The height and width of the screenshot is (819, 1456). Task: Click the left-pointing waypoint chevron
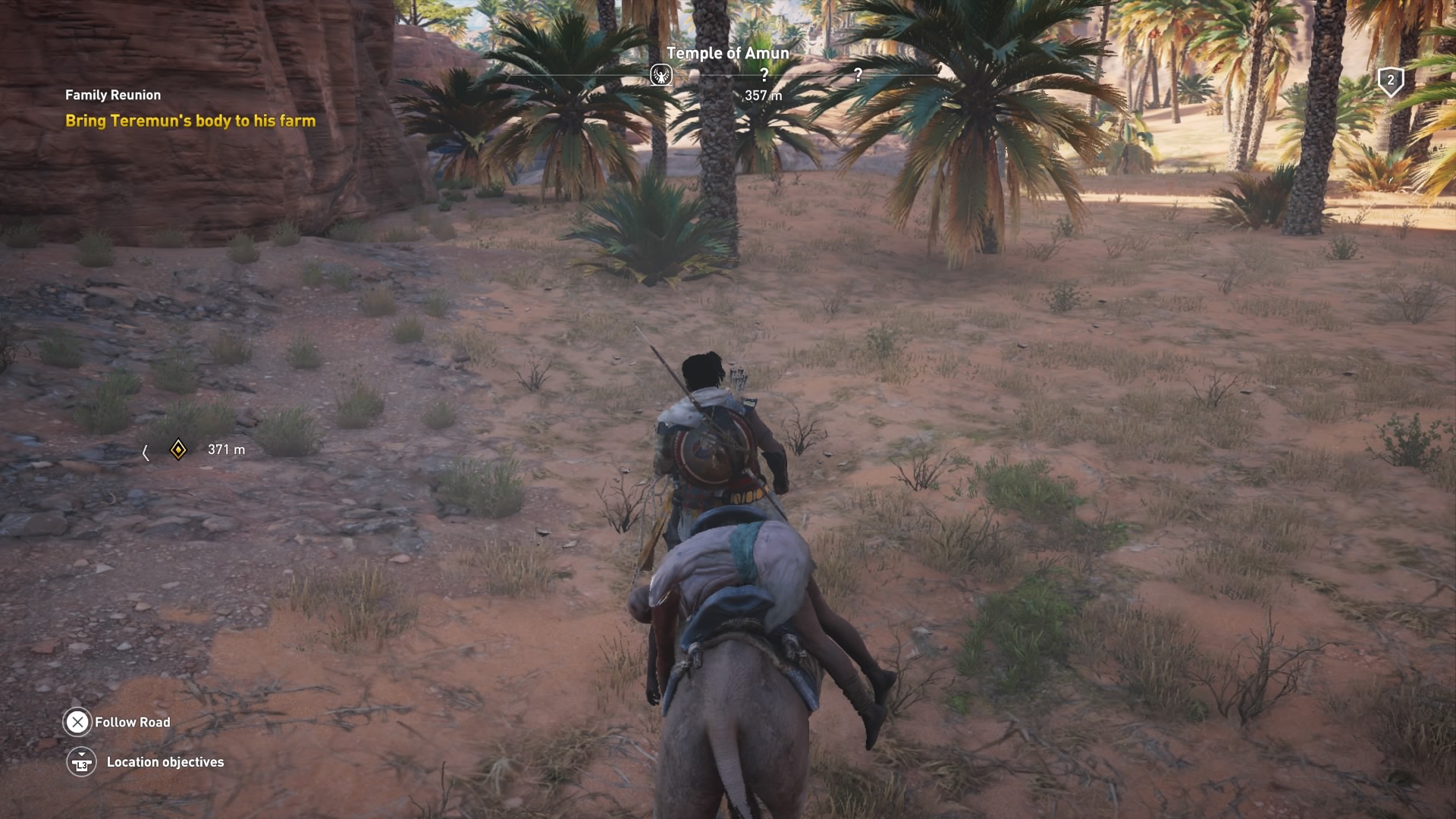(x=146, y=449)
